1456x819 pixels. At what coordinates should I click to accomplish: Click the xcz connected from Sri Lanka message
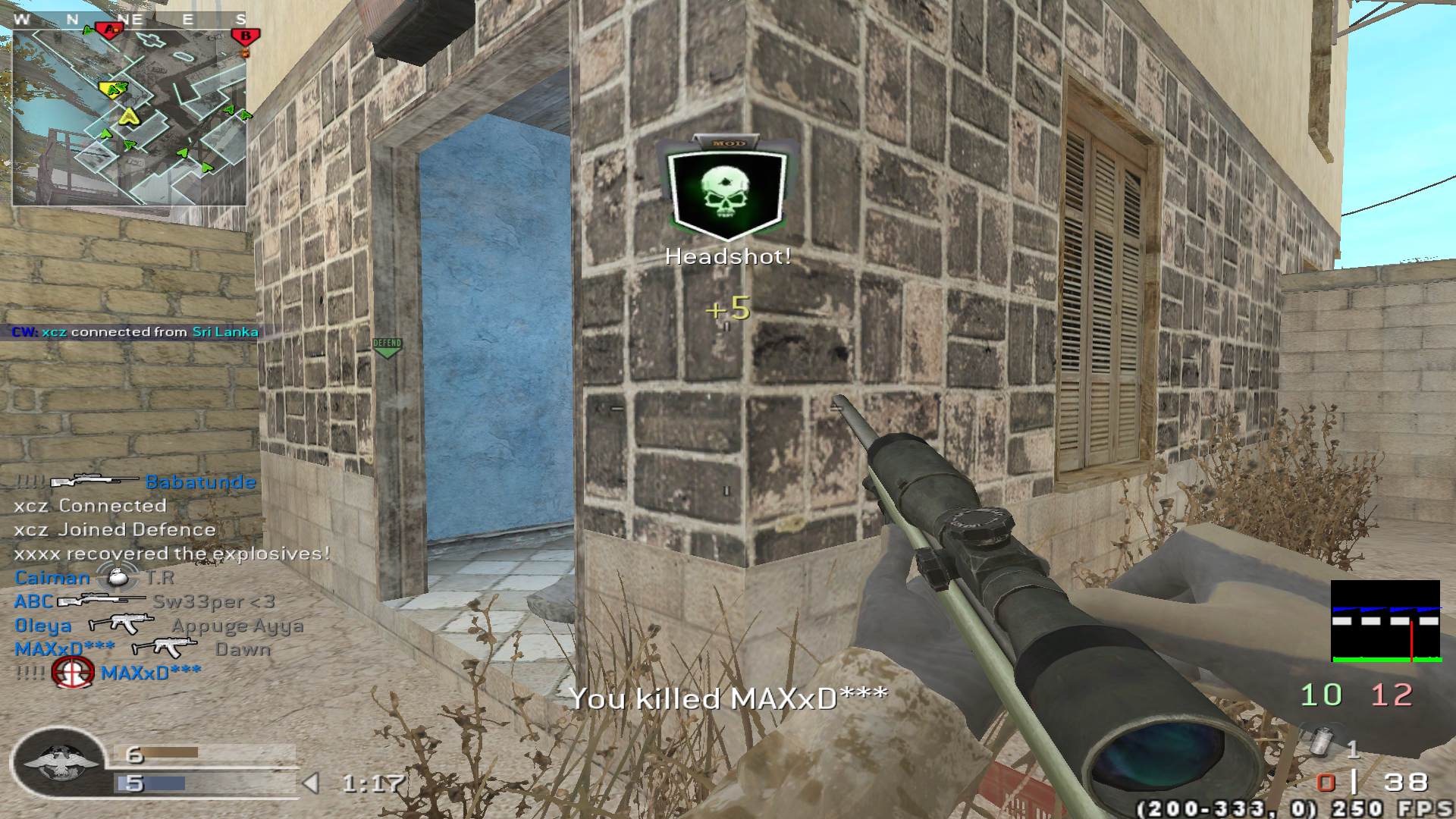[x=135, y=332]
